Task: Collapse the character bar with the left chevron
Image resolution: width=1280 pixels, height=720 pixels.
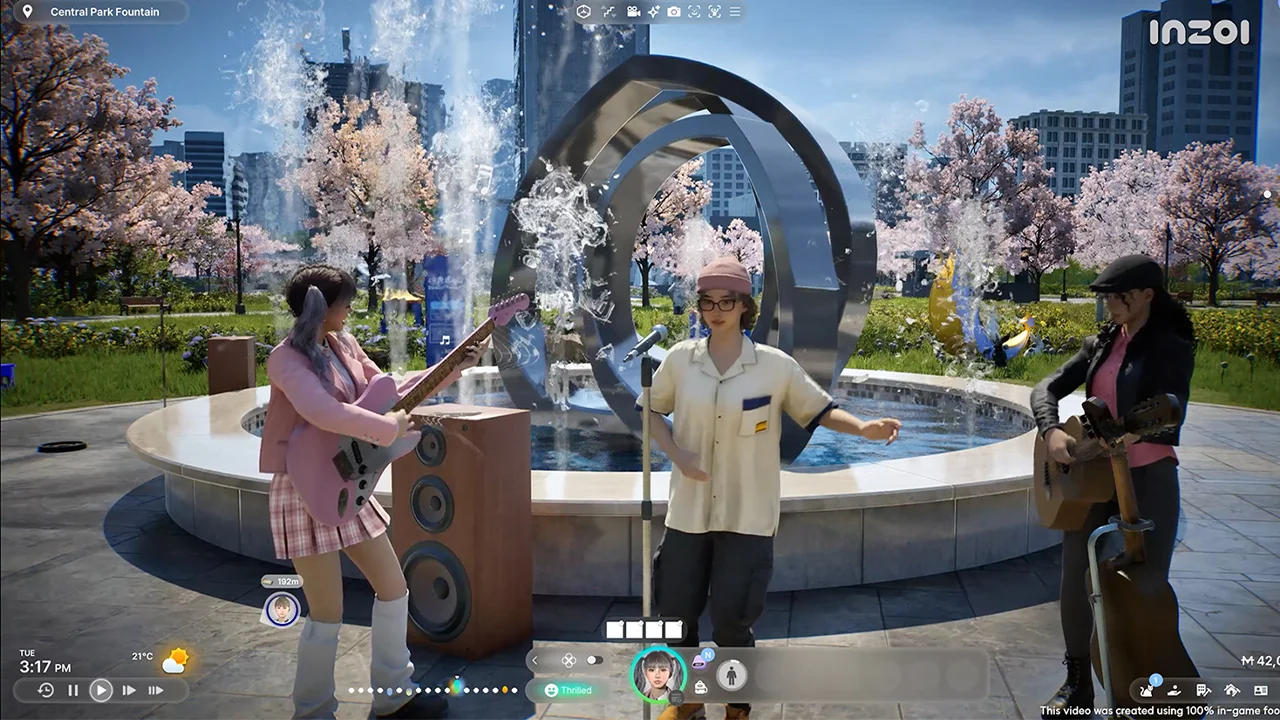Action: pyautogui.click(x=535, y=660)
